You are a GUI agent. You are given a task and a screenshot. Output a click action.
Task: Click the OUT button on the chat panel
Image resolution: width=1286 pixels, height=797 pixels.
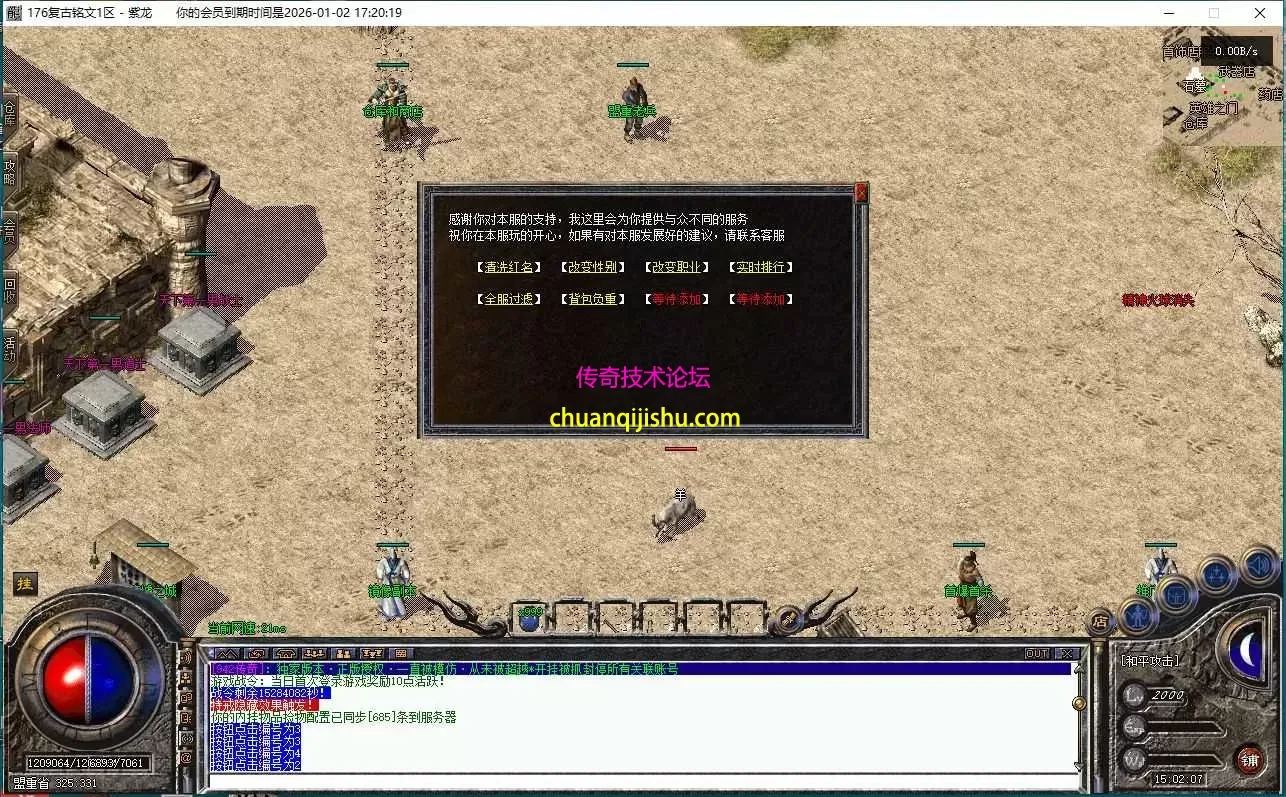coord(1037,653)
